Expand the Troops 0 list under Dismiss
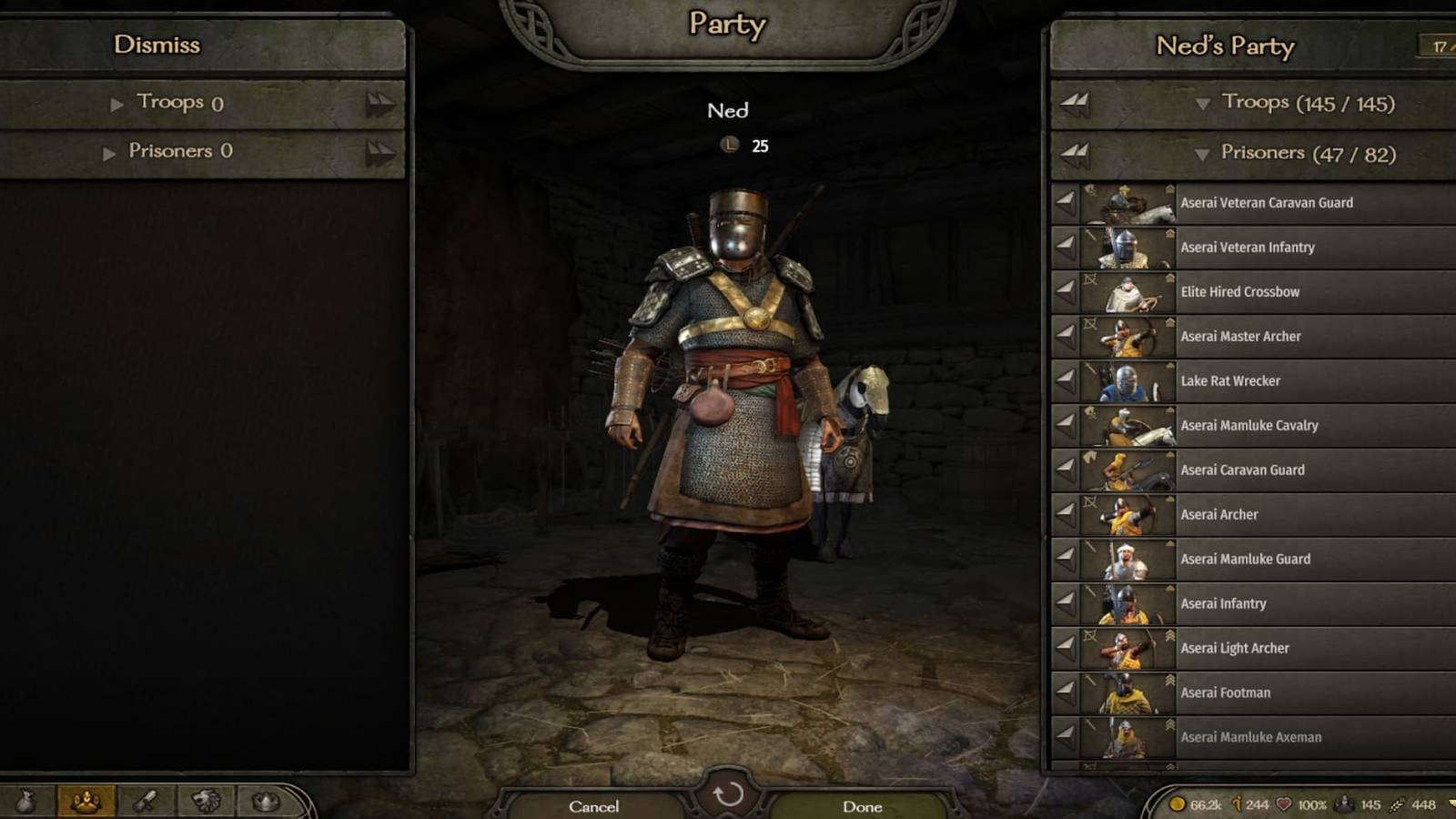 [117, 103]
